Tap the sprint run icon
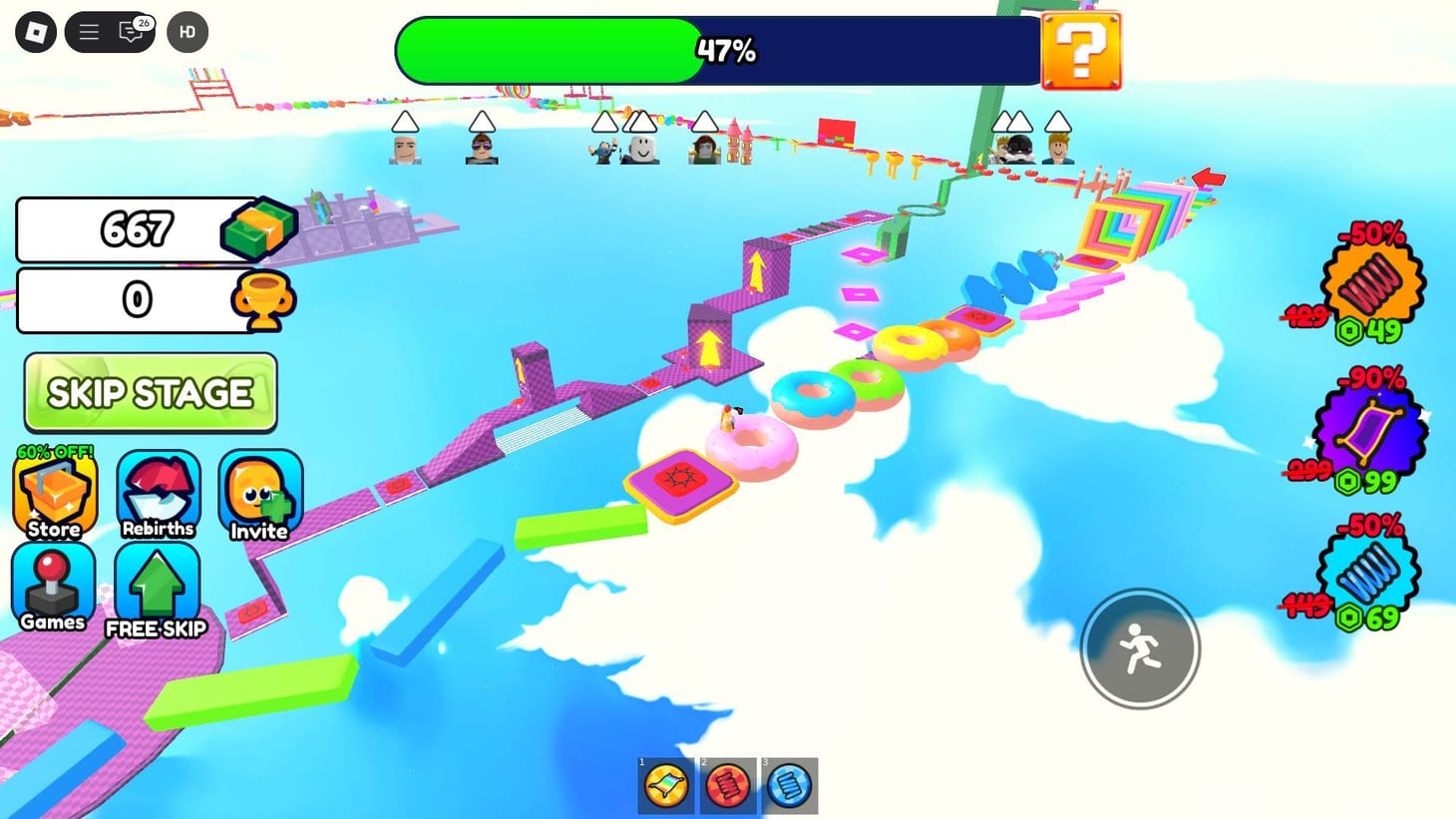The height and width of the screenshot is (819, 1456). tap(1140, 648)
